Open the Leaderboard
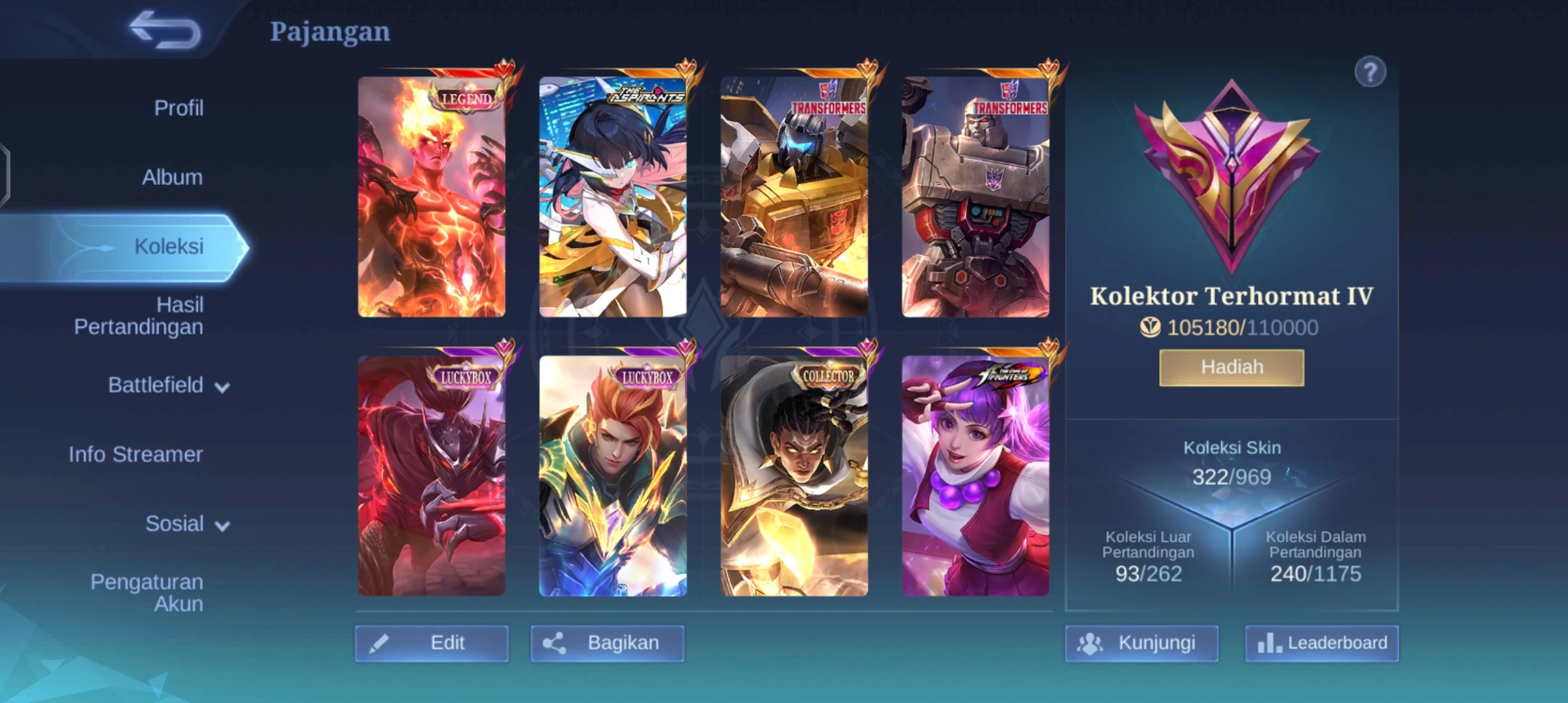 click(x=1322, y=643)
